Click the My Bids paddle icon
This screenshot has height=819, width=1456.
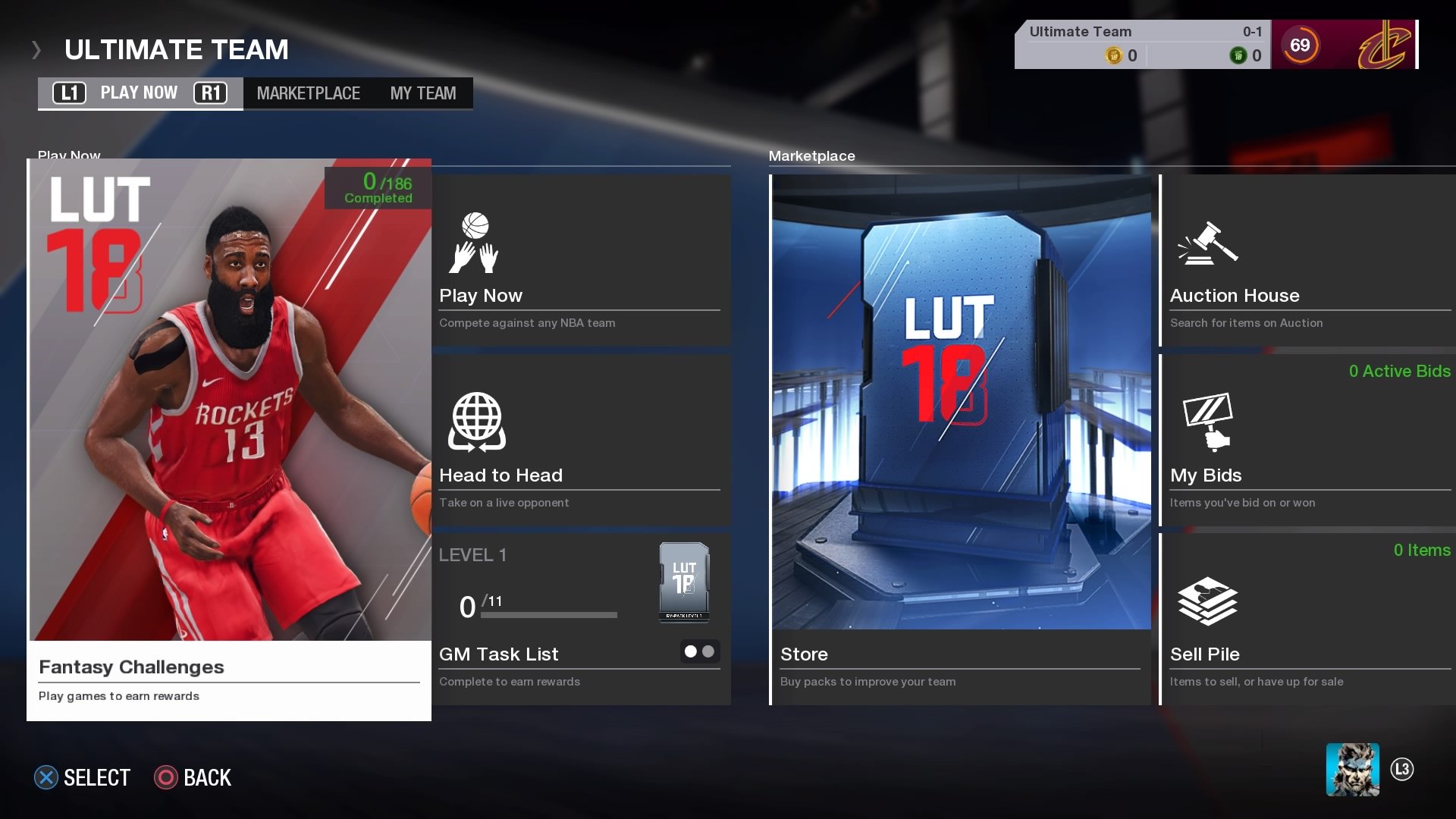click(x=1207, y=422)
